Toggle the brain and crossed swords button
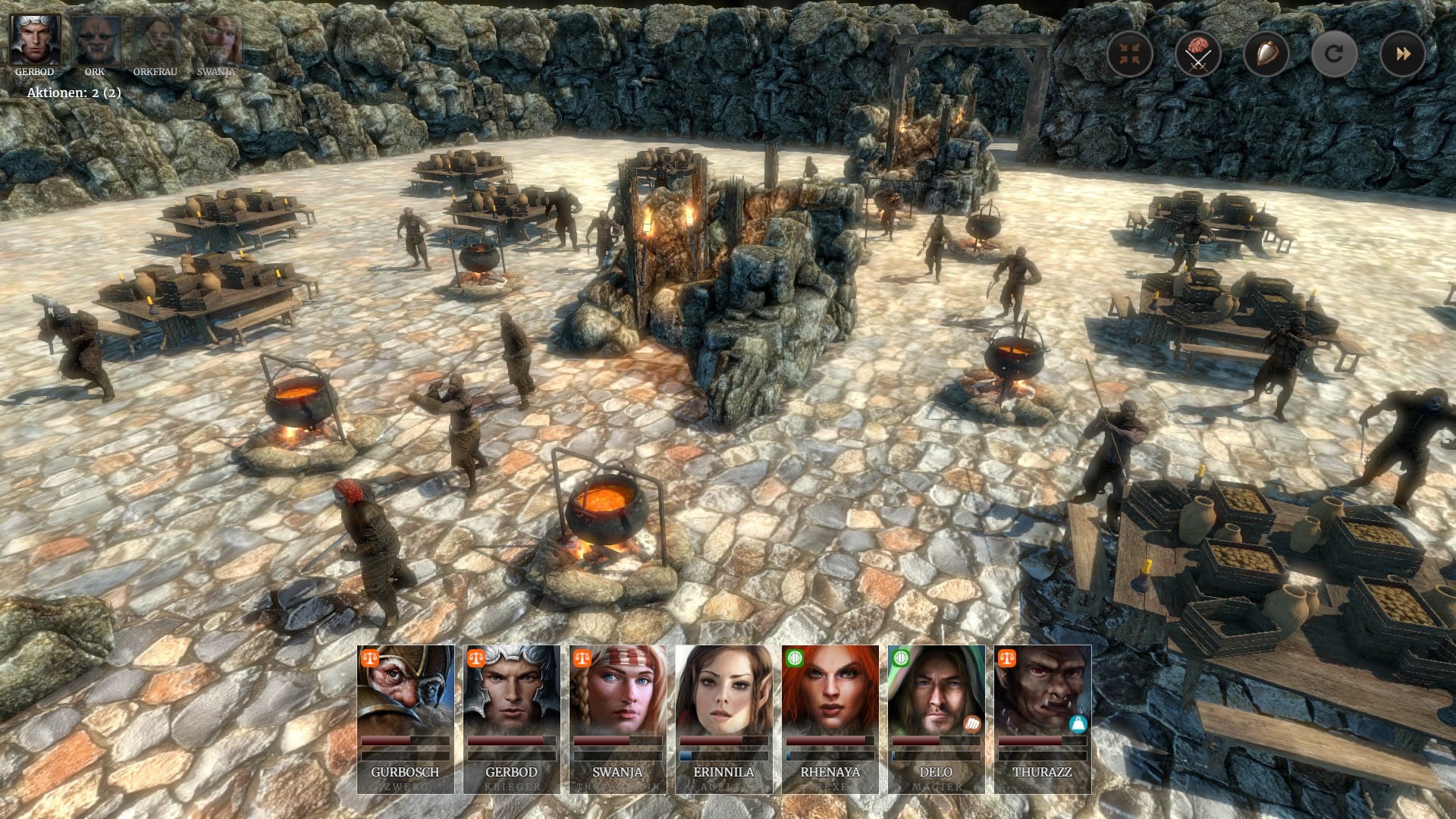This screenshot has width=1456, height=819. 1198,54
